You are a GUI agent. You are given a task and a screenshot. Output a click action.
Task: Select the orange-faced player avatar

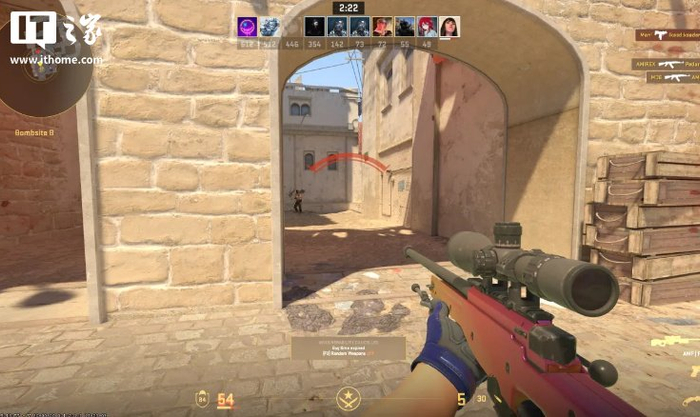[381, 27]
